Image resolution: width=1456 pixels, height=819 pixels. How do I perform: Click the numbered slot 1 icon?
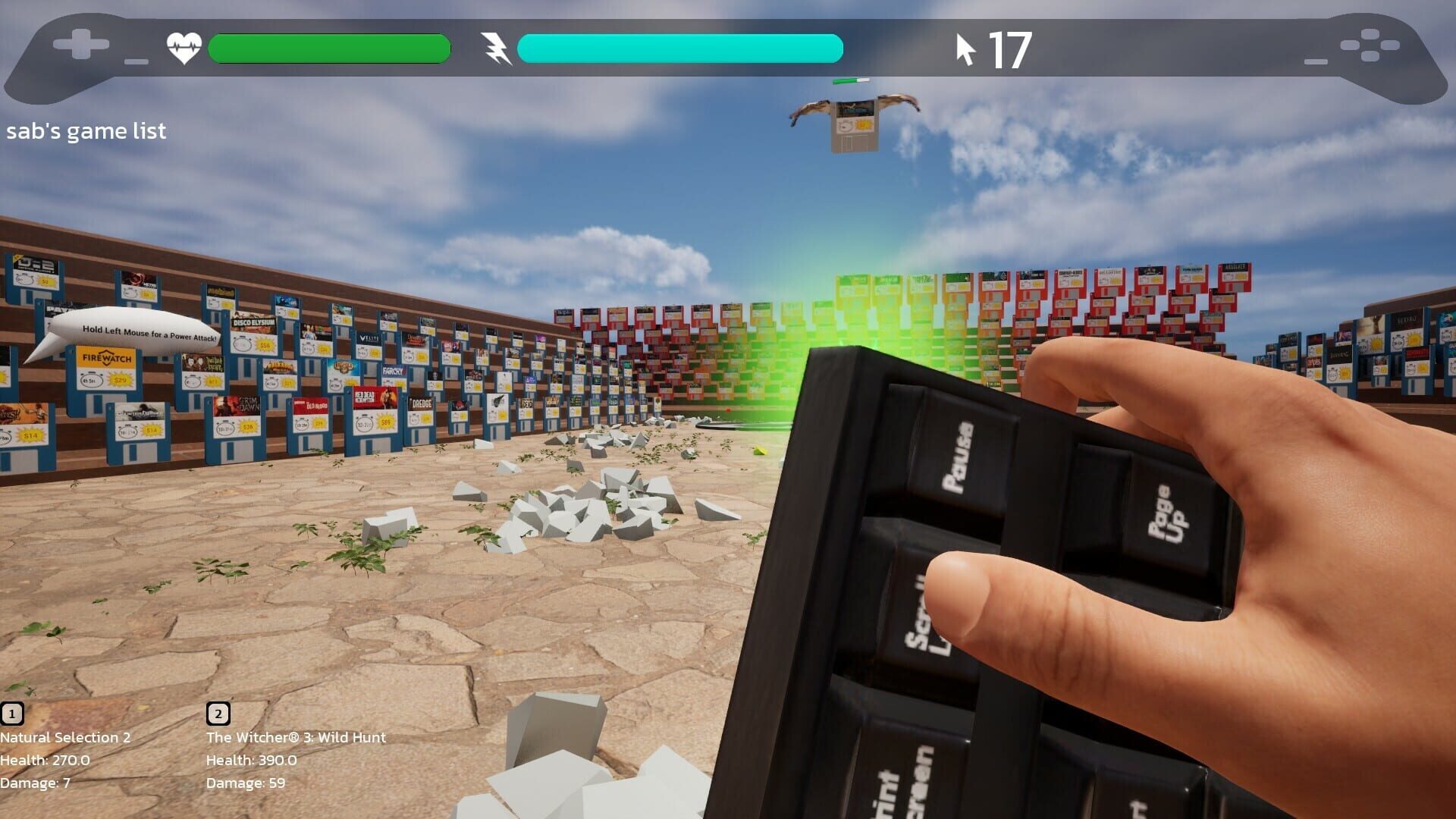click(12, 714)
